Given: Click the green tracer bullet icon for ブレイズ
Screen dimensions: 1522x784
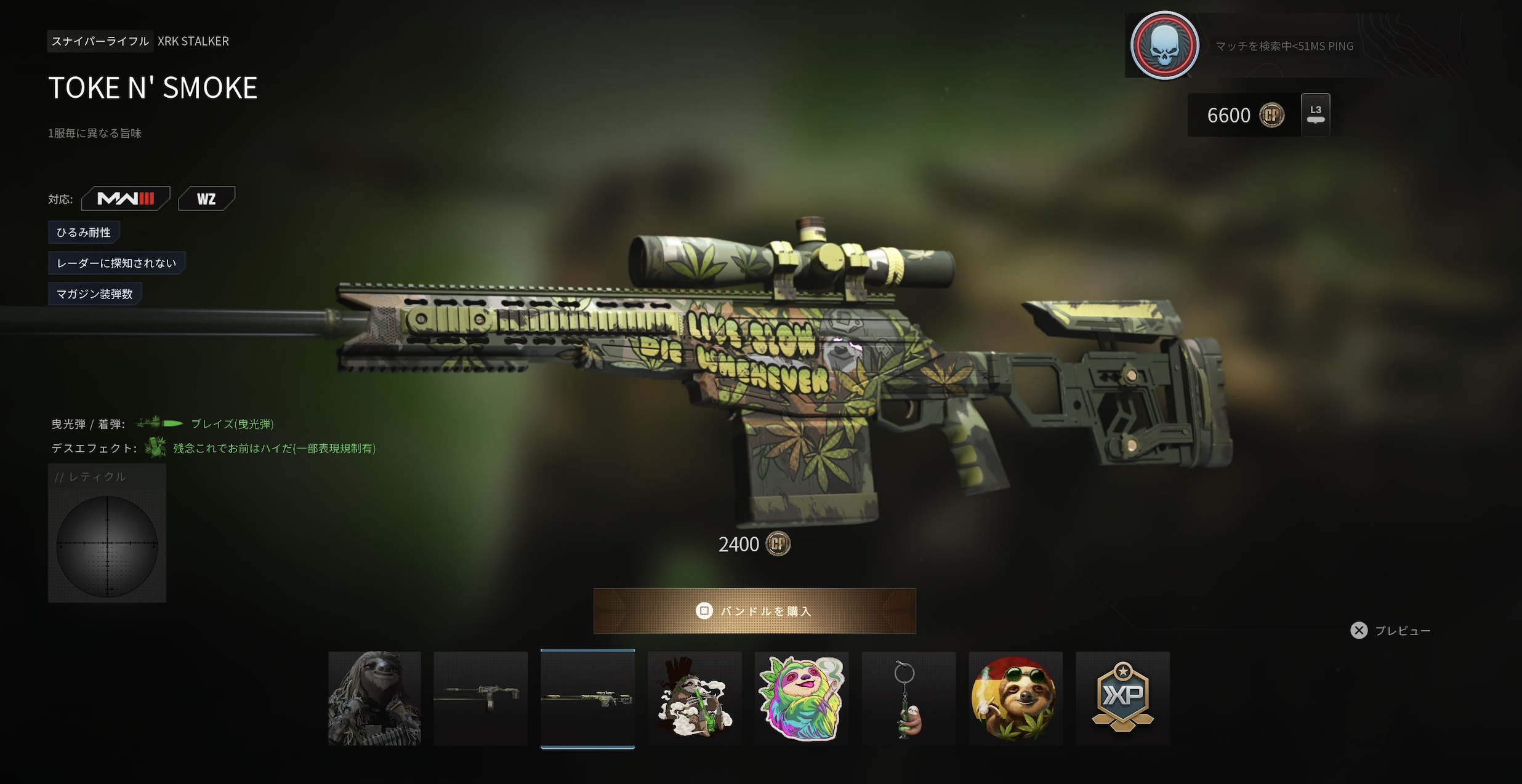Looking at the screenshot, I should (x=159, y=422).
